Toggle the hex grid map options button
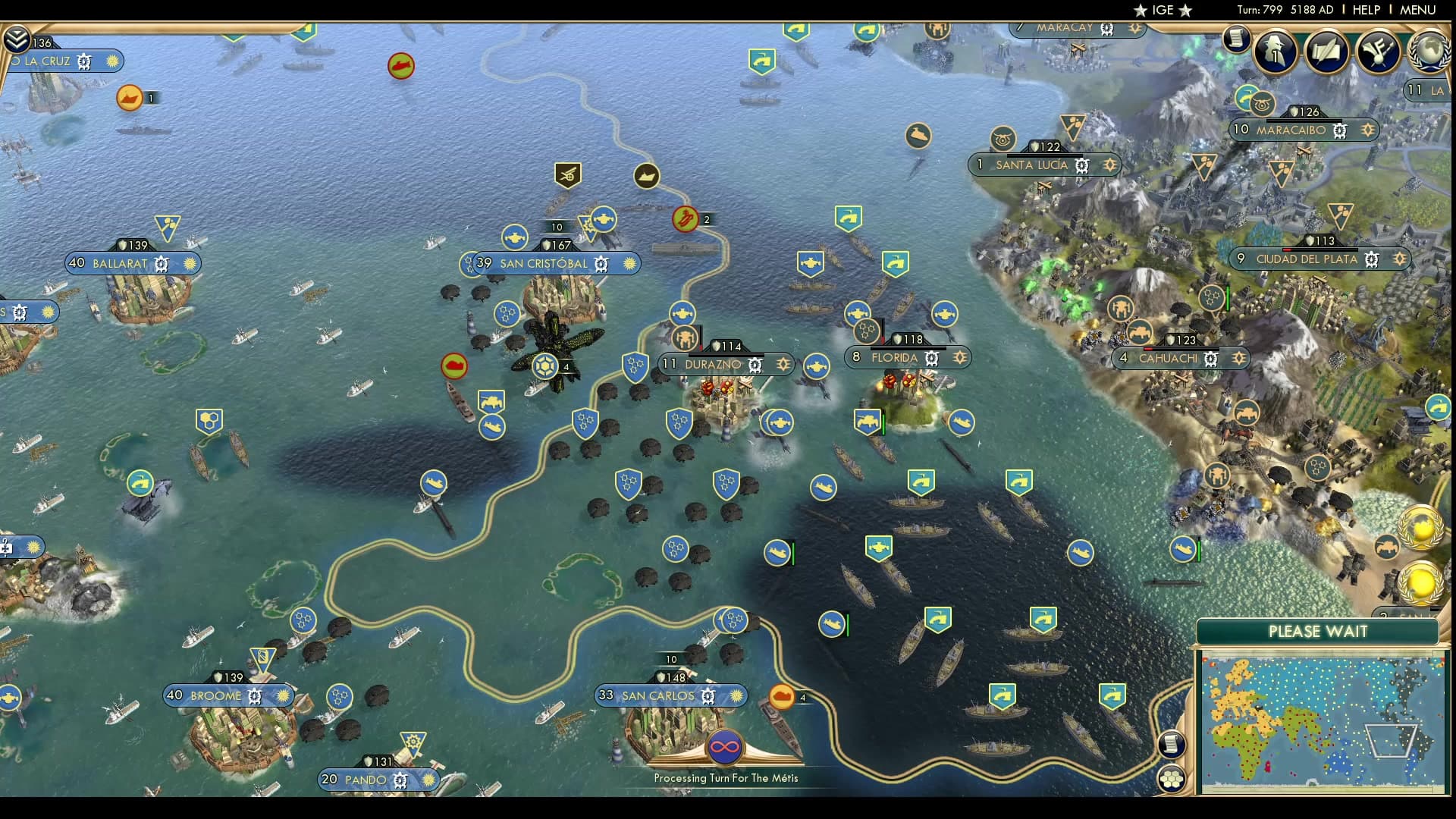This screenshot has height=819, width=1456. click(x=1172, y=778)
